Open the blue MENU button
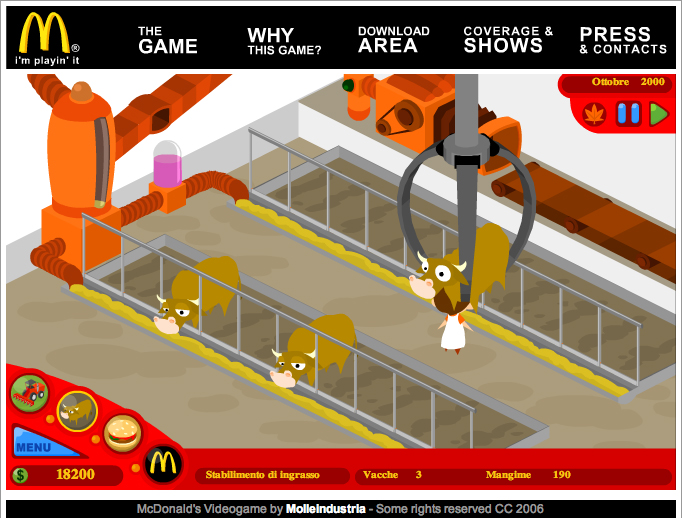This screenshot has width=682, height=518. 33,446
